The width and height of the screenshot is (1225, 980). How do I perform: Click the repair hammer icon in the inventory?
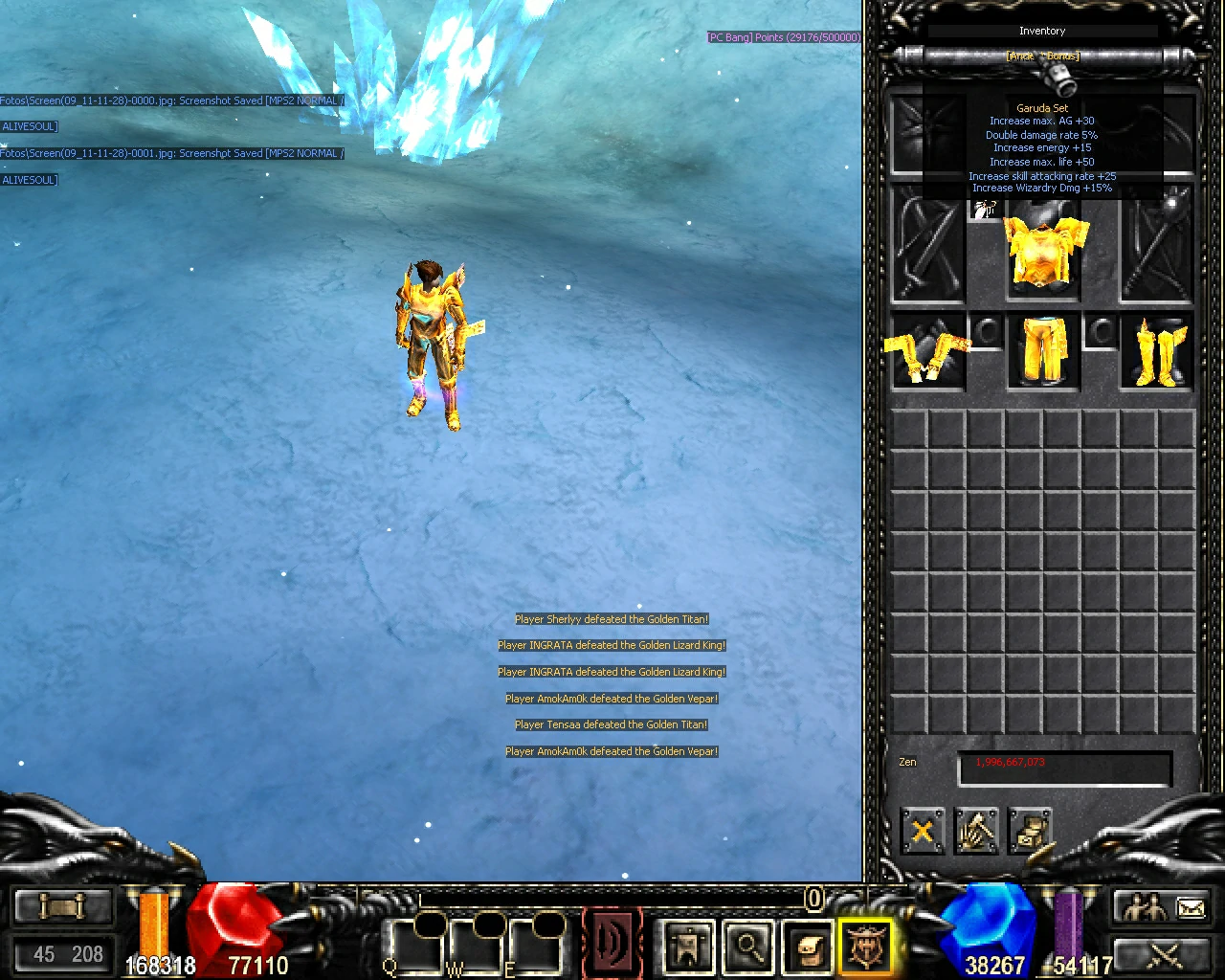click(x=976, y=832)
